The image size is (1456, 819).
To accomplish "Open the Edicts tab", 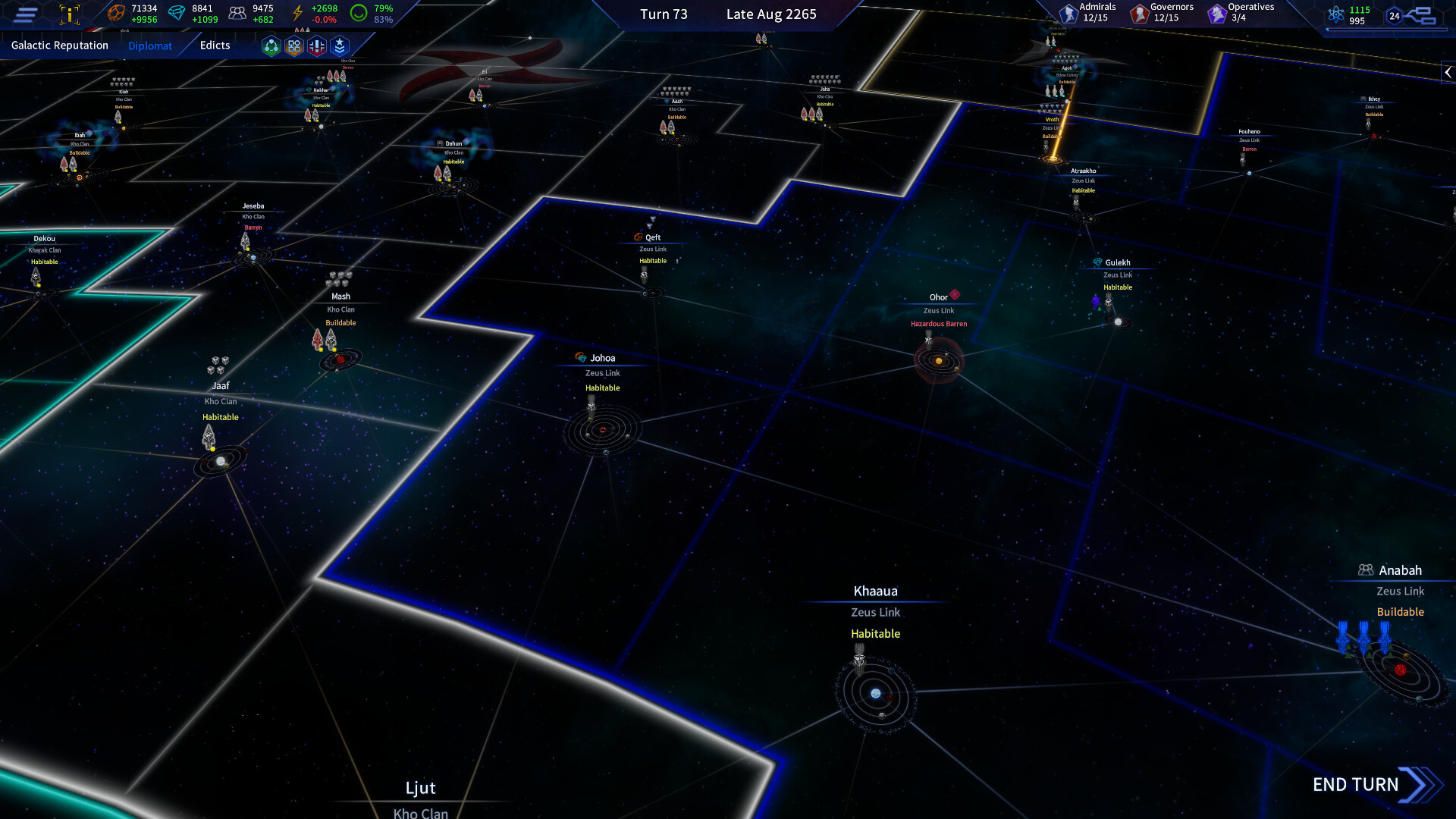I will pos(214,45).
